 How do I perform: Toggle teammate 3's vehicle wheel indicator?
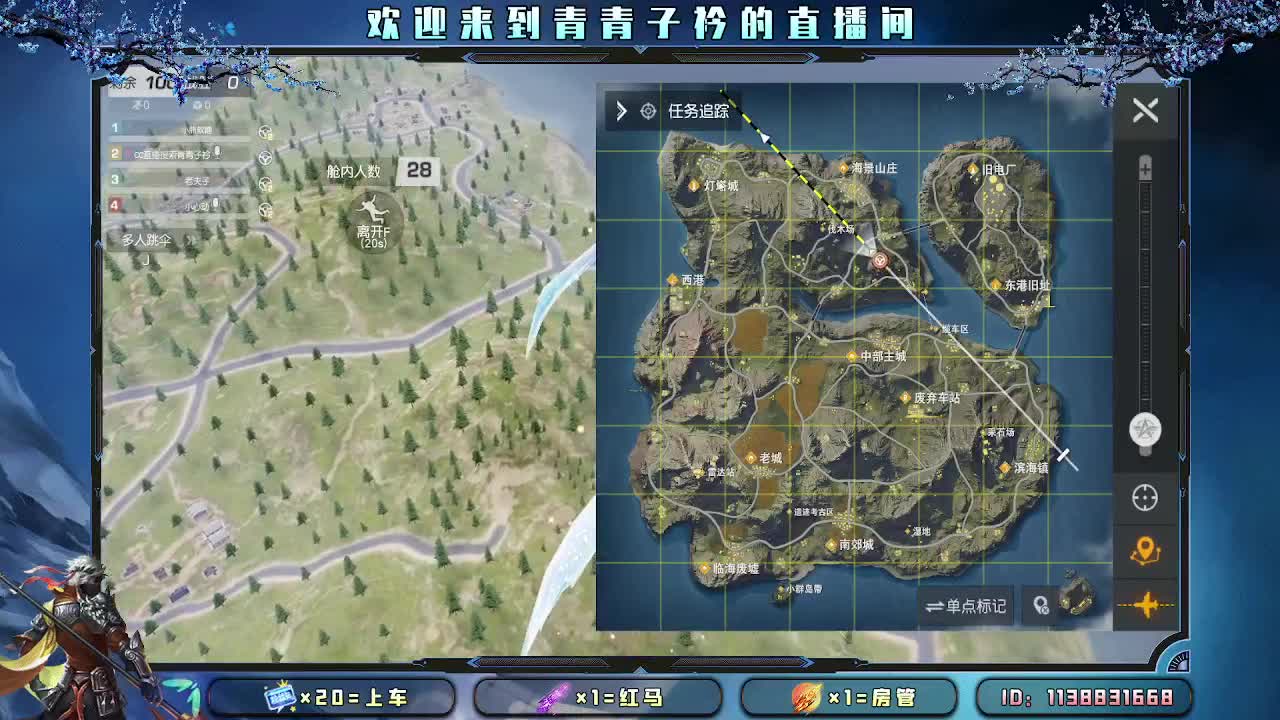click(267, 181)
